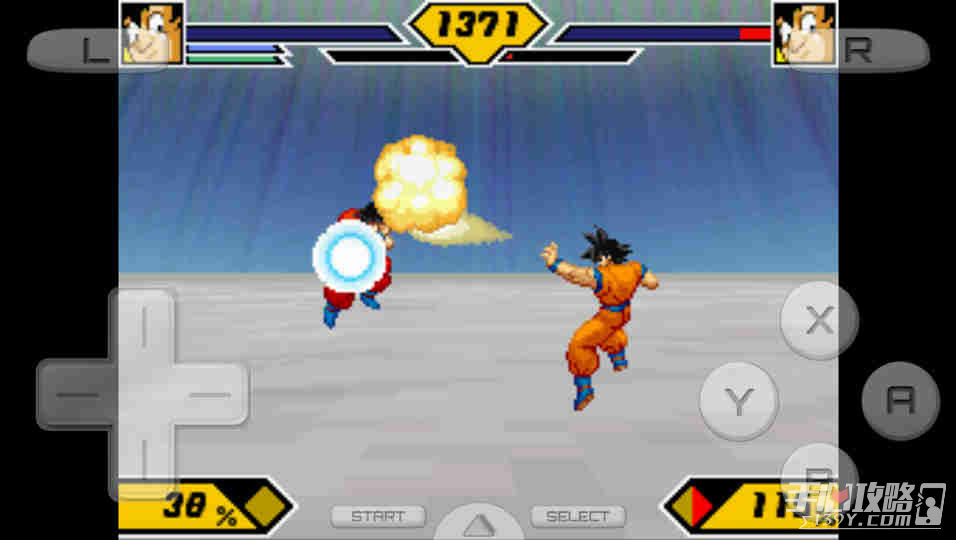
Task: Tap the round Y button
Action: (739, 401)
